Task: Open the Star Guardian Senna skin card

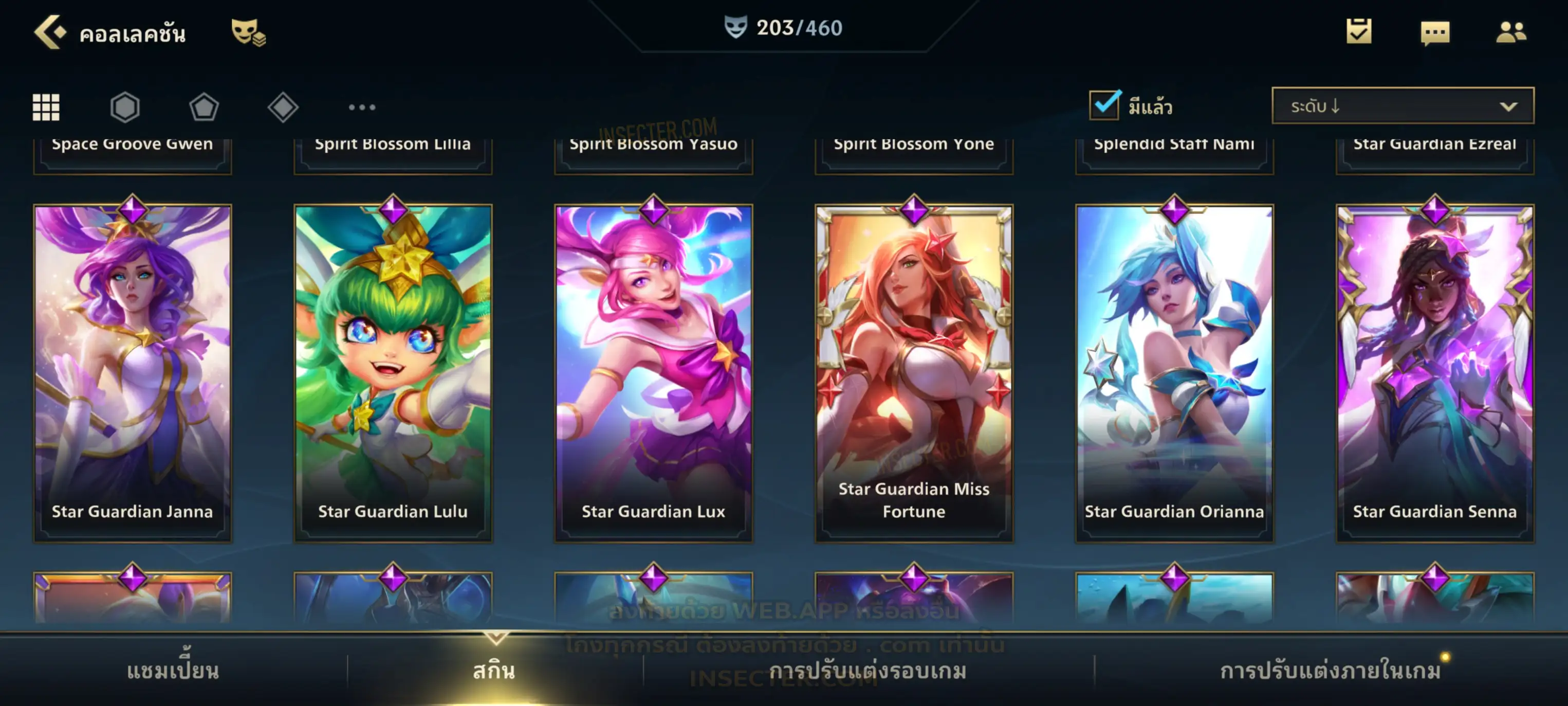Action: point(1435,373)
